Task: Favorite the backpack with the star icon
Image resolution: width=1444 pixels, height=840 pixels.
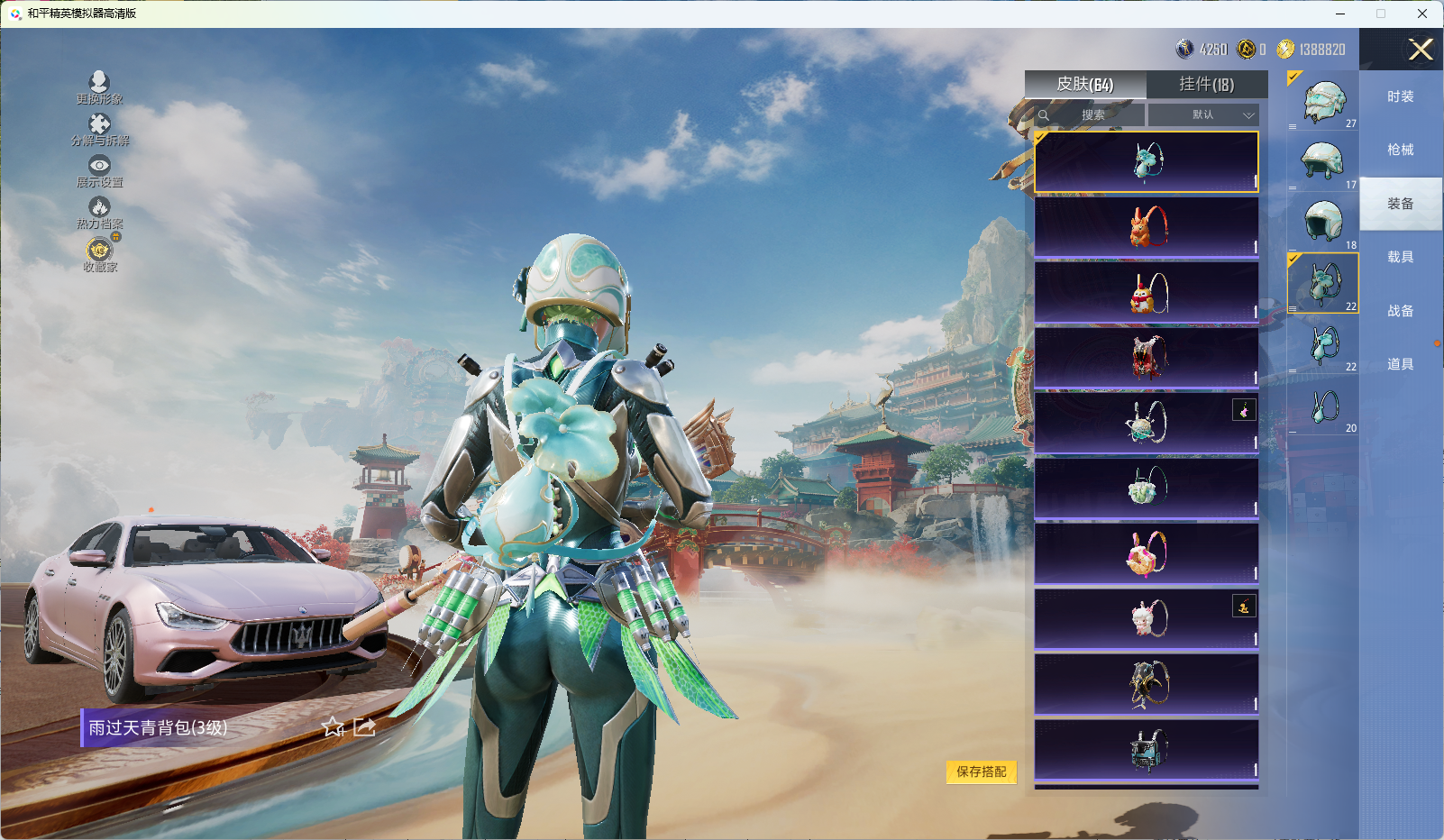Action: coord(334,727)
